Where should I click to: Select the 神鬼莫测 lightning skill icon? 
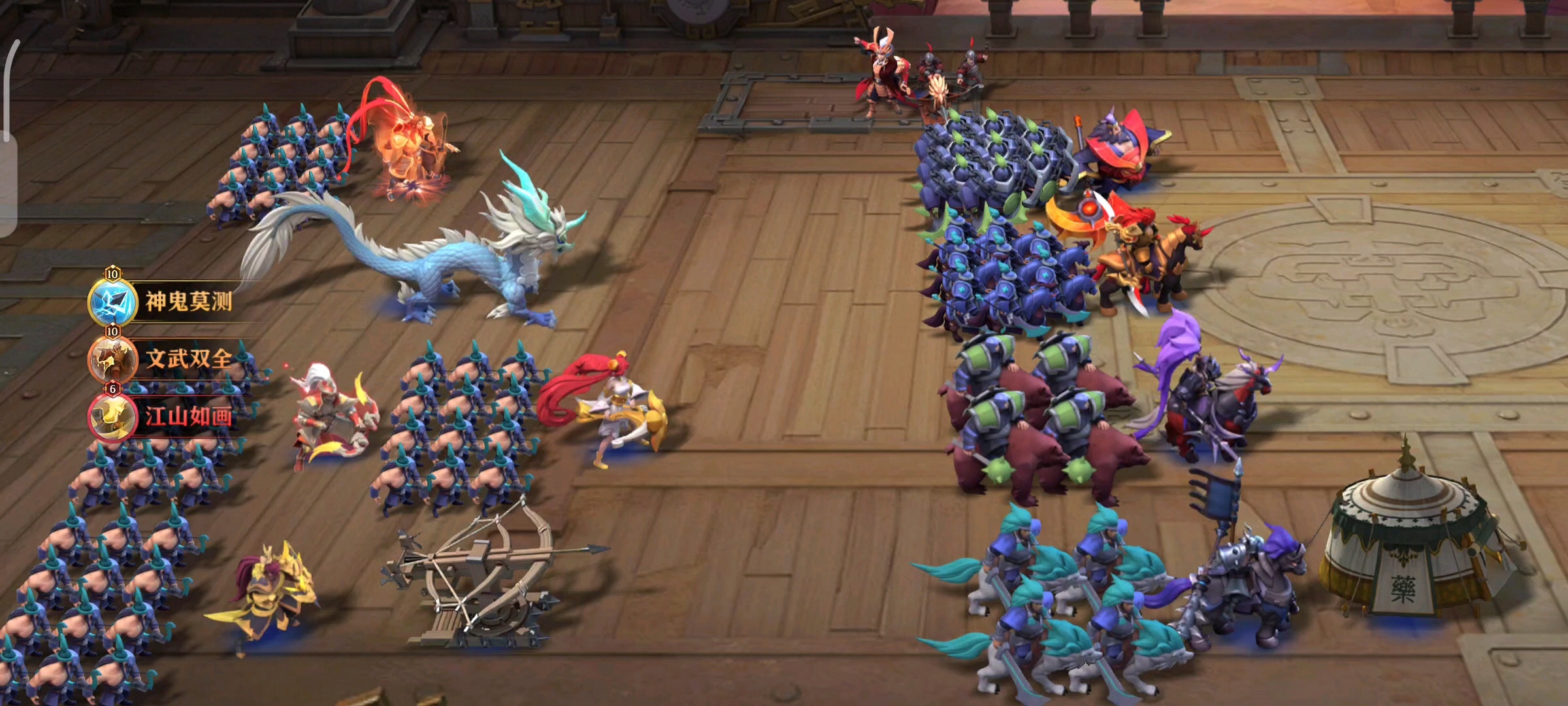tap(112, 303)
